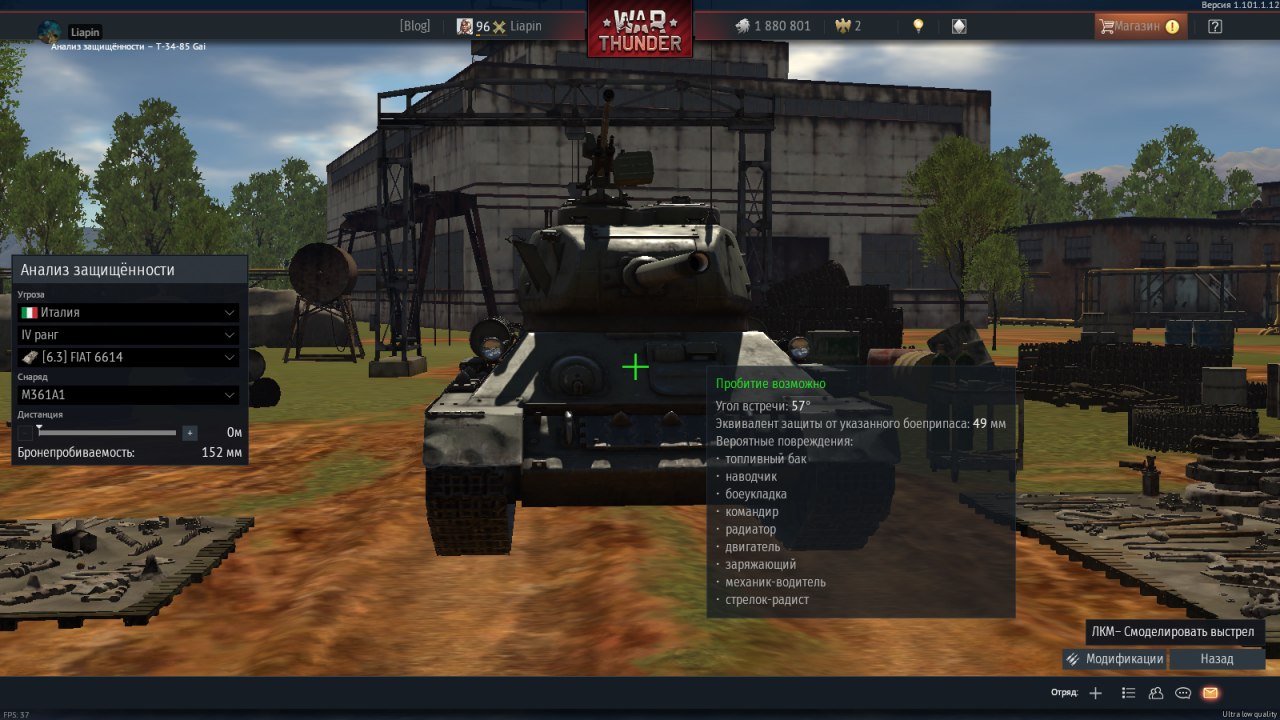Click the Silver Lions balance 1 880 801
Screen dimensions: 1280x720
point(773,26)
